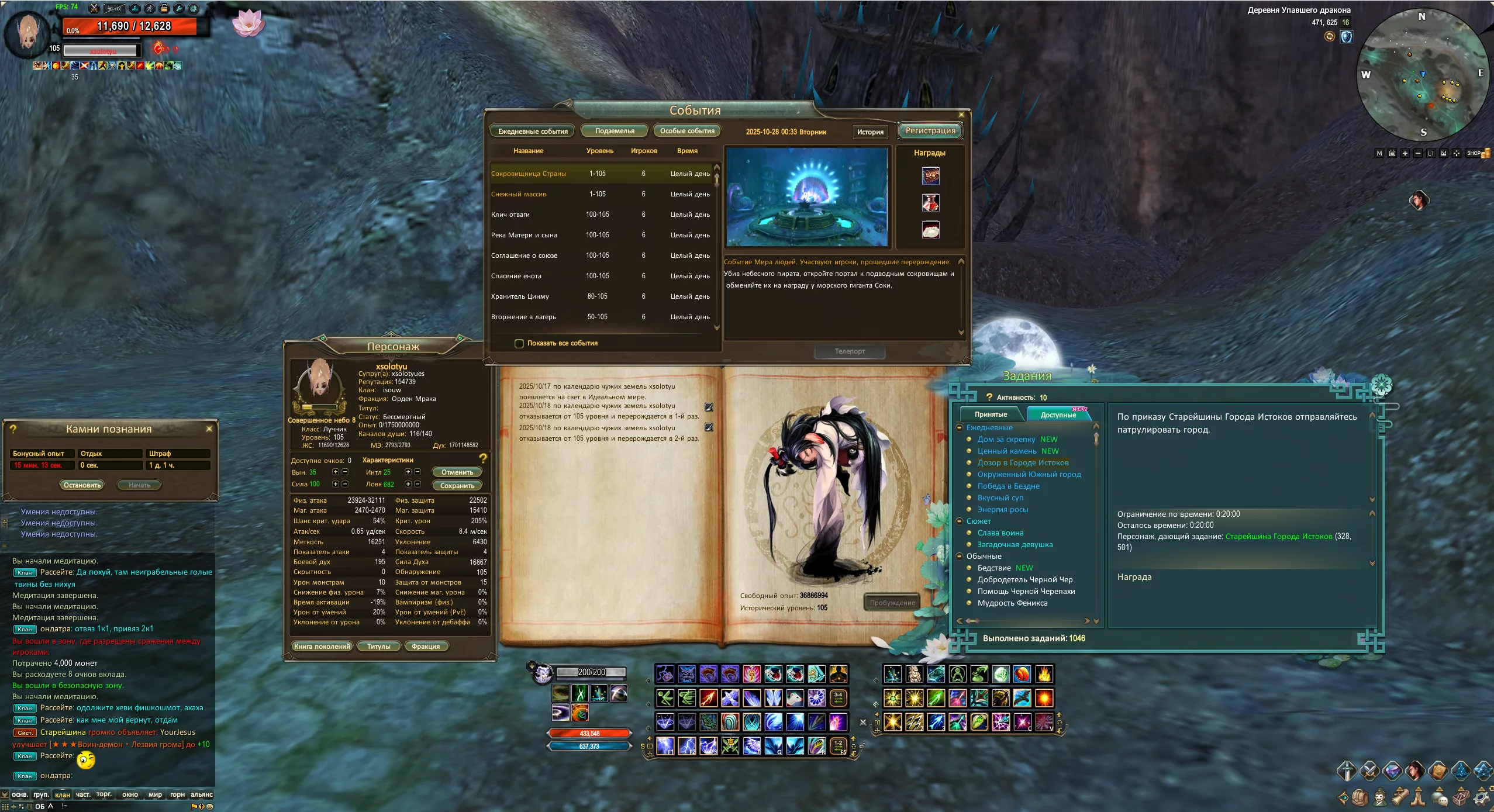This screenshot has height=812, width=1494.
Task: Select the Дозор в Городе Истоков quest
Action: [1023, 462]
